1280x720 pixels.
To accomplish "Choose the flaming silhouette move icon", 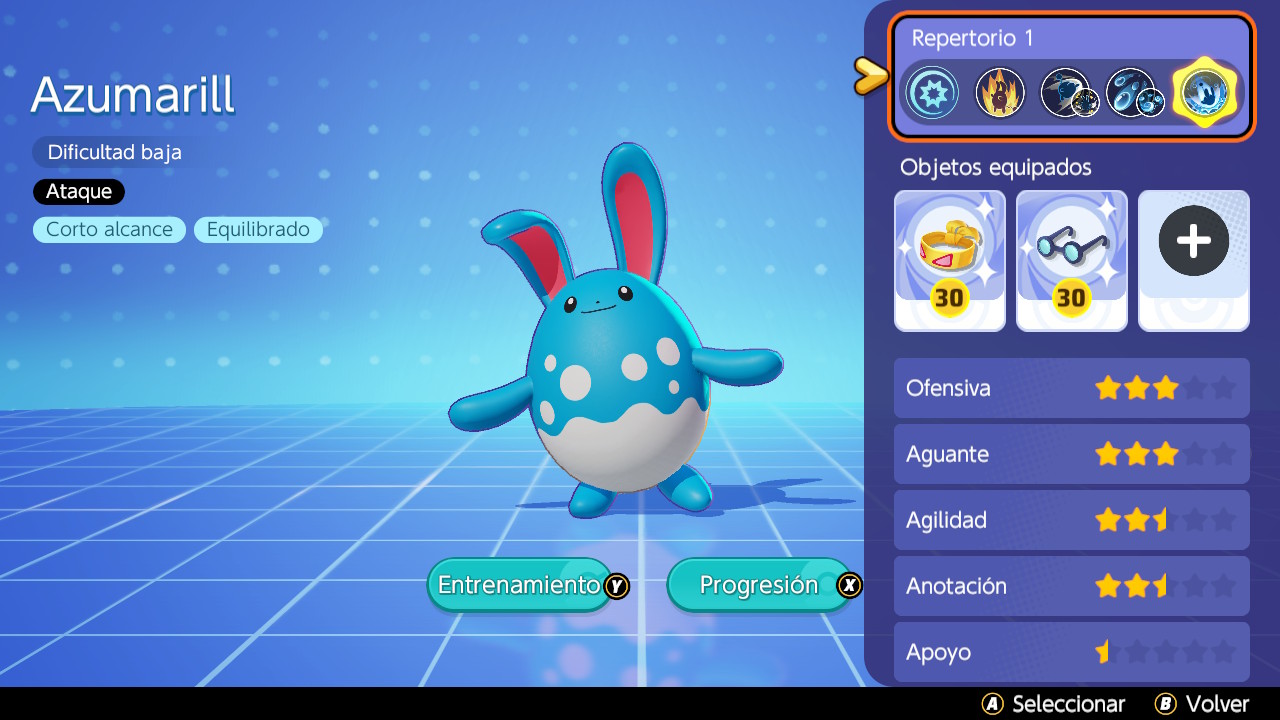I will click(1000, 93).
